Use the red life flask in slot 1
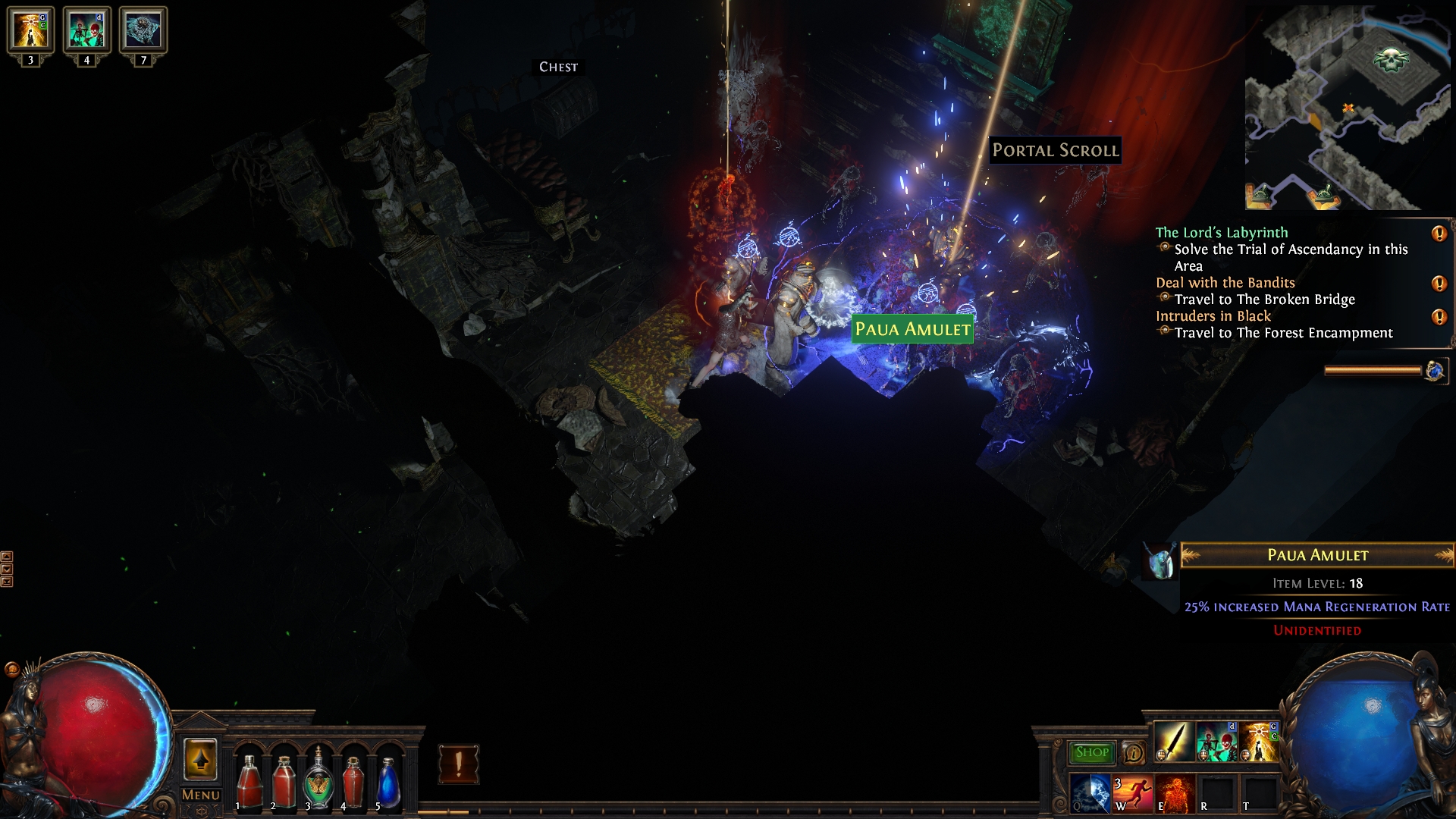Screen dimensions: 1456x819 (249, 781)
